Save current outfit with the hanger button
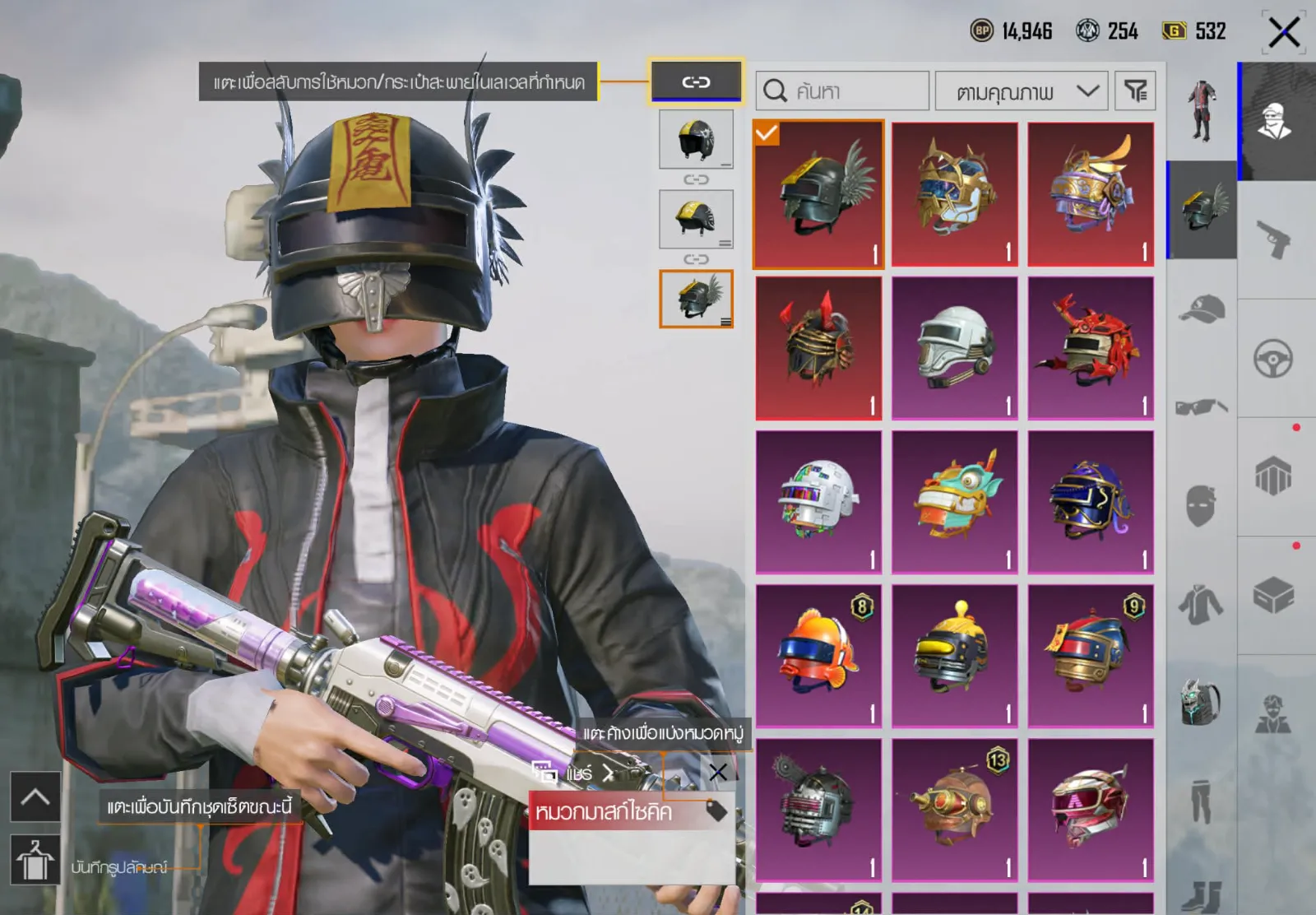 click(35, 859)
